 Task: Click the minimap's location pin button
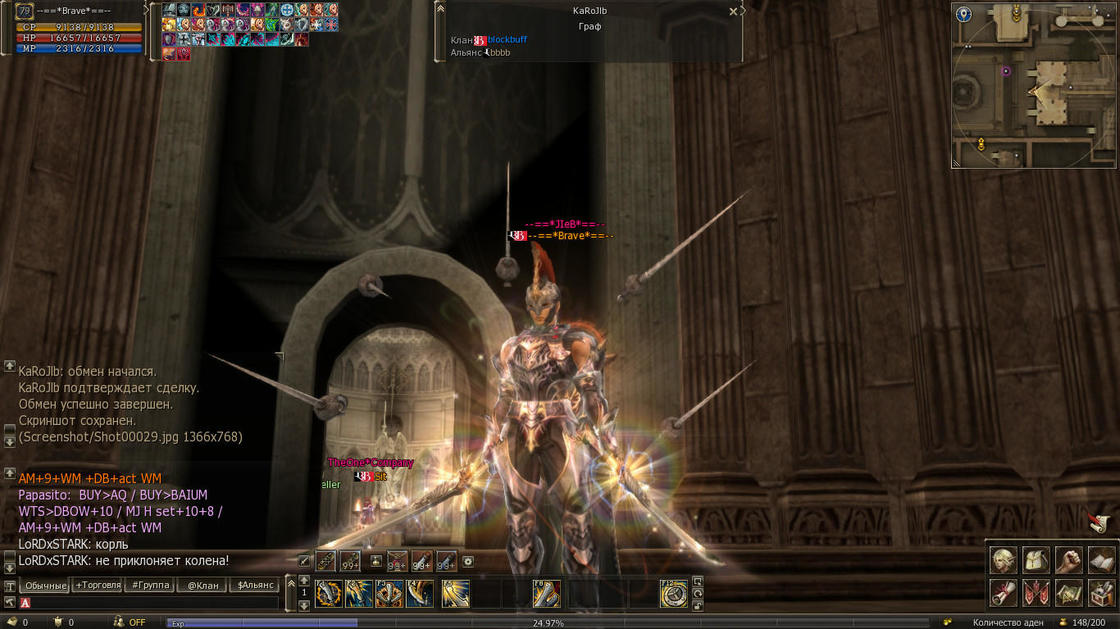pos(963,15)
